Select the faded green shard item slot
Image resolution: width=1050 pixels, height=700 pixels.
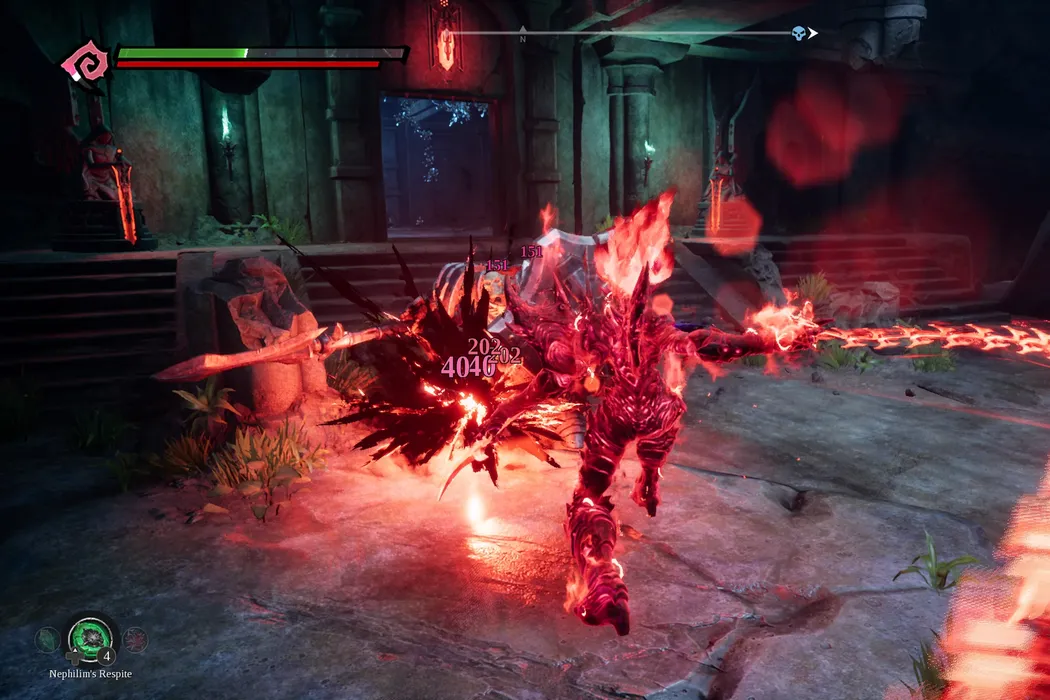47,639
